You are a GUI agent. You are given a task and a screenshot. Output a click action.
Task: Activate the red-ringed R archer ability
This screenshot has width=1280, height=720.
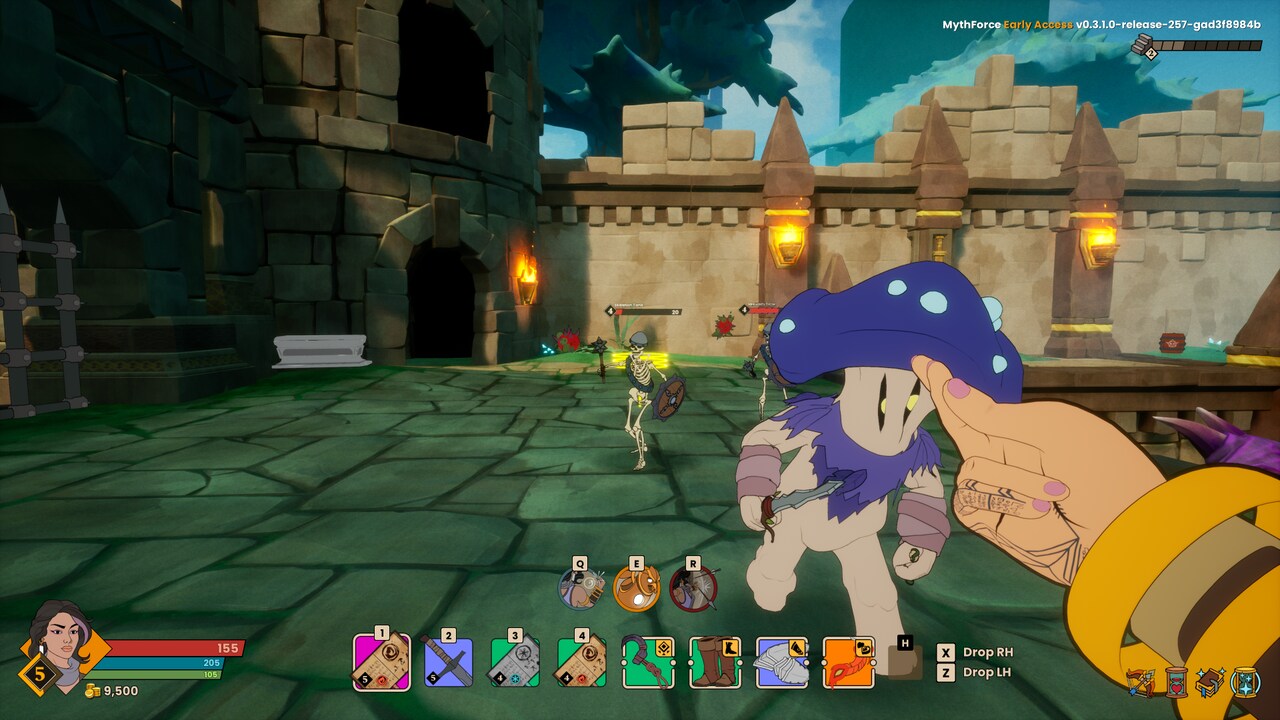pos(693,588)
